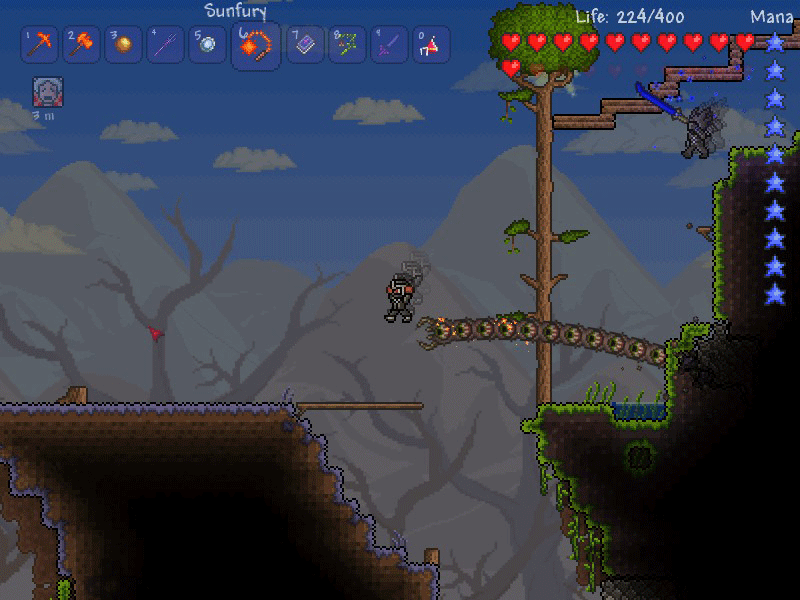800x600 pixels.
Task: Select the molten pickaxe in hotbar slot 1
Action: coord(41,44)
